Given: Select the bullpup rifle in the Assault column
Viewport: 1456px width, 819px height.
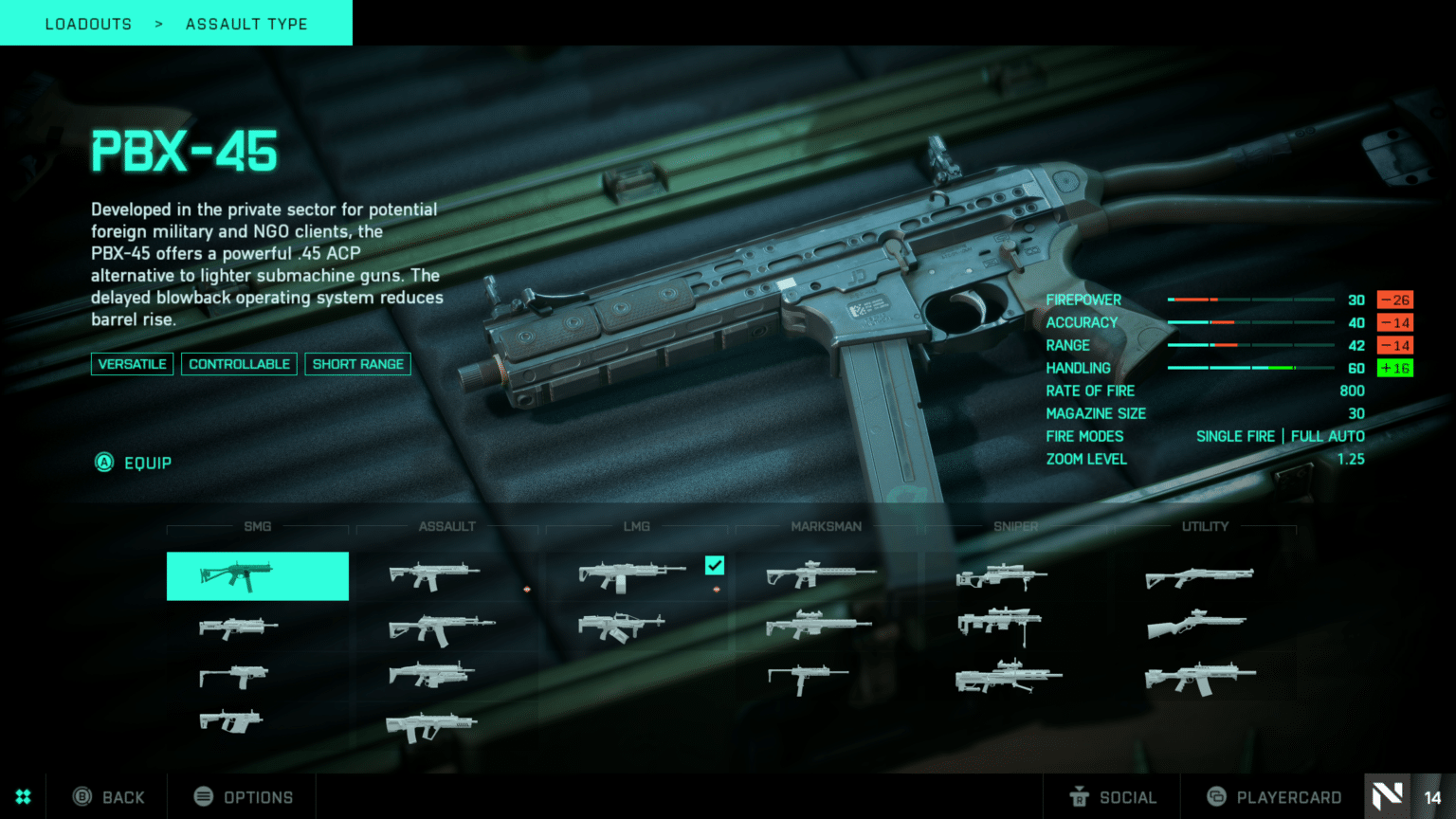Looking at the screenshot, I should (x=431, y=727).
